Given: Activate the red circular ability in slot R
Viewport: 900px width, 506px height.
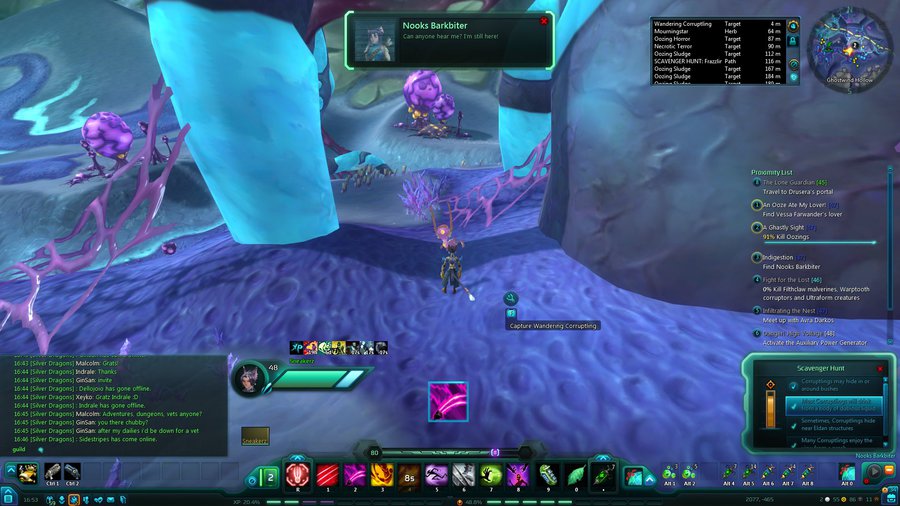Looking at the screenshot, I should (297, 472).
